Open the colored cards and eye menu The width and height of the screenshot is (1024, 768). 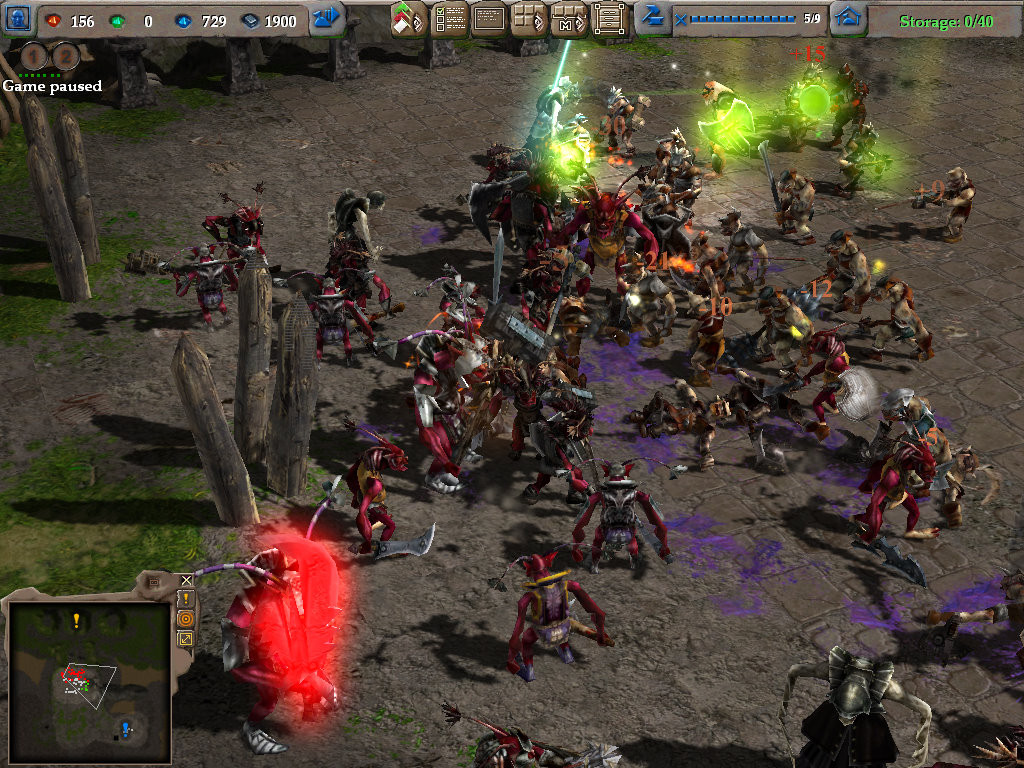click(x=409, y=18)
